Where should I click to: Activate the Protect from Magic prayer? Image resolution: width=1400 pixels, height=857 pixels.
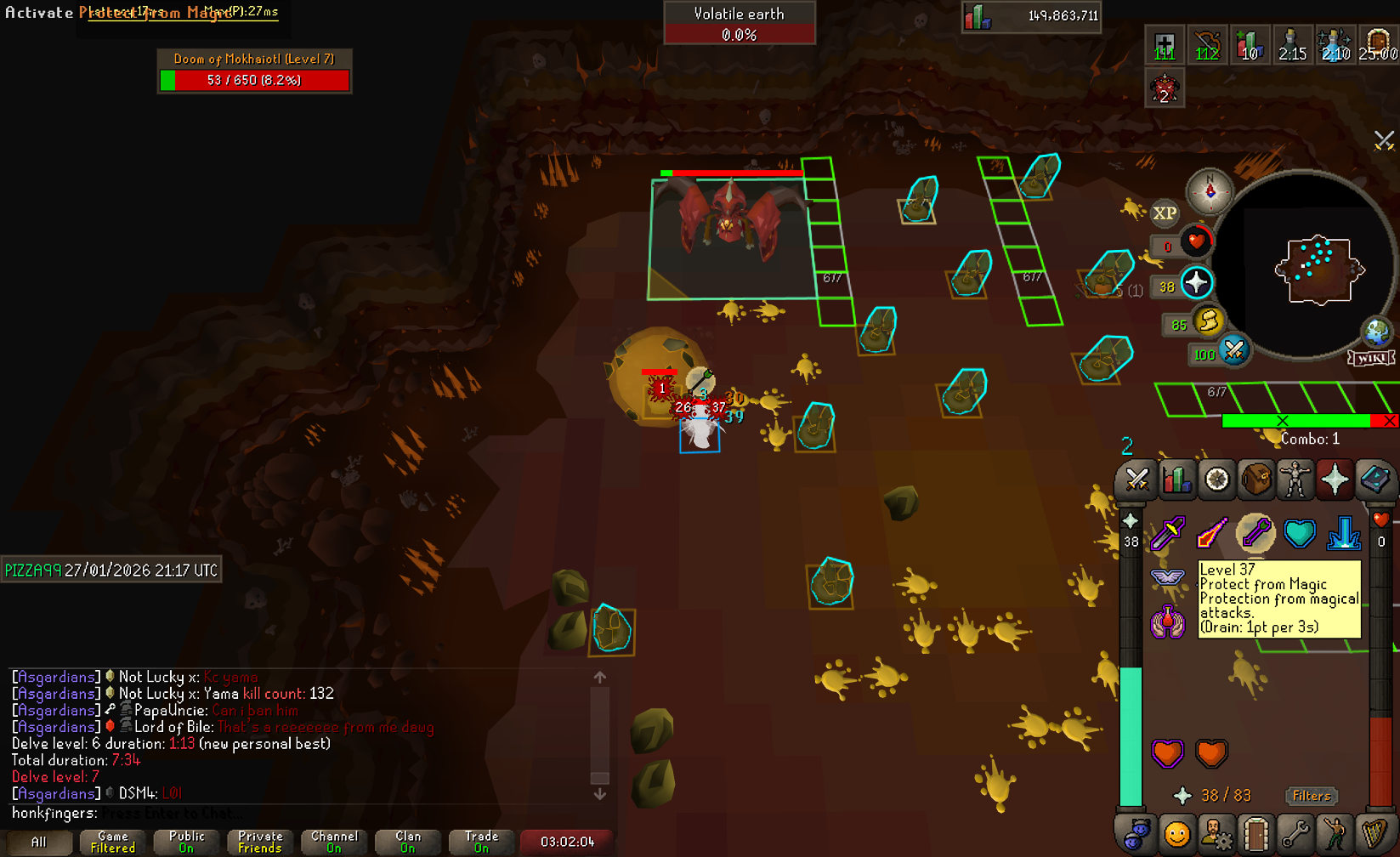tap(1255, 533)
